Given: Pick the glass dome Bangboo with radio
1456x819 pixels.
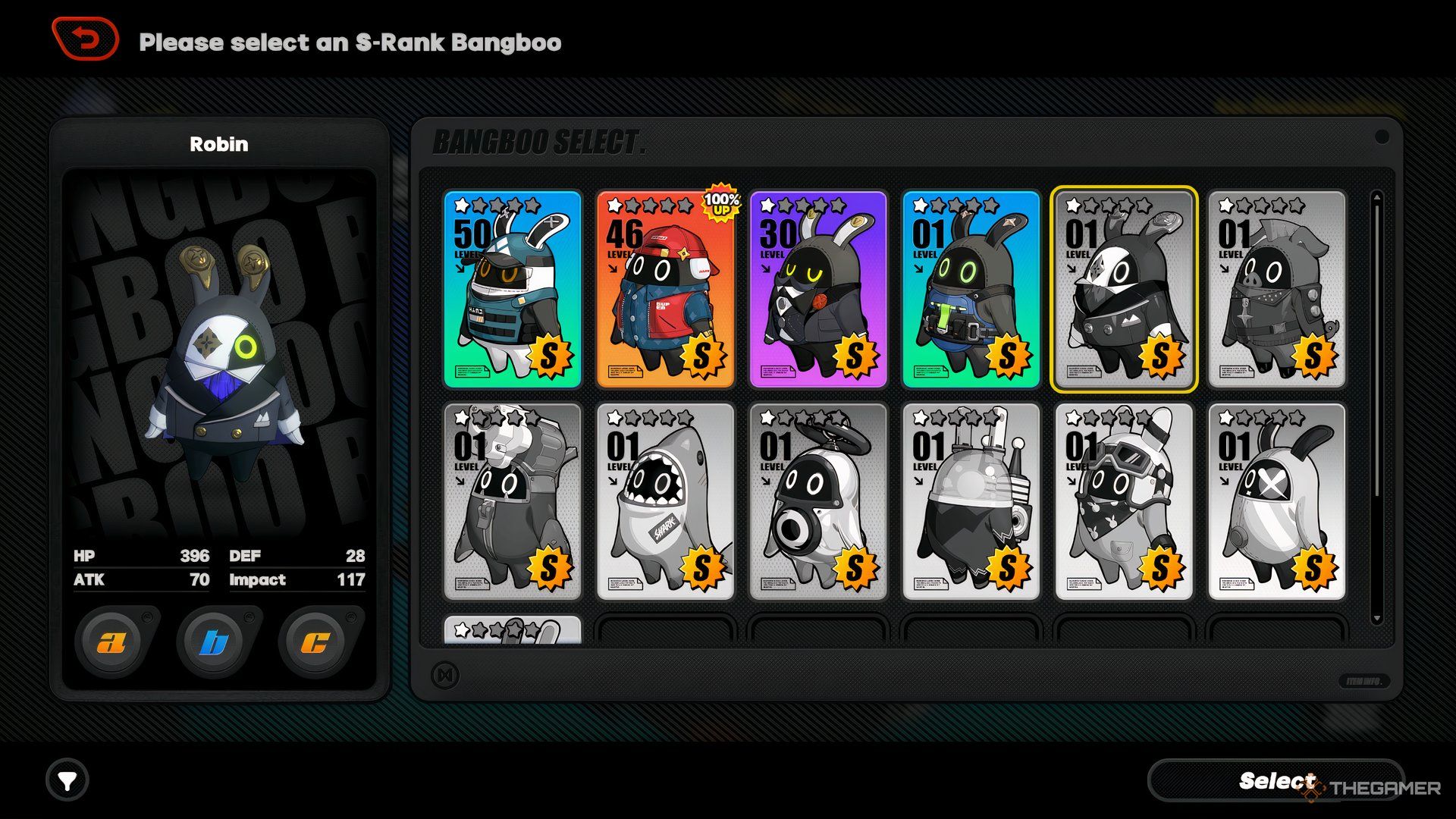Looking at the screenshot, I should [x=971, y=501].
